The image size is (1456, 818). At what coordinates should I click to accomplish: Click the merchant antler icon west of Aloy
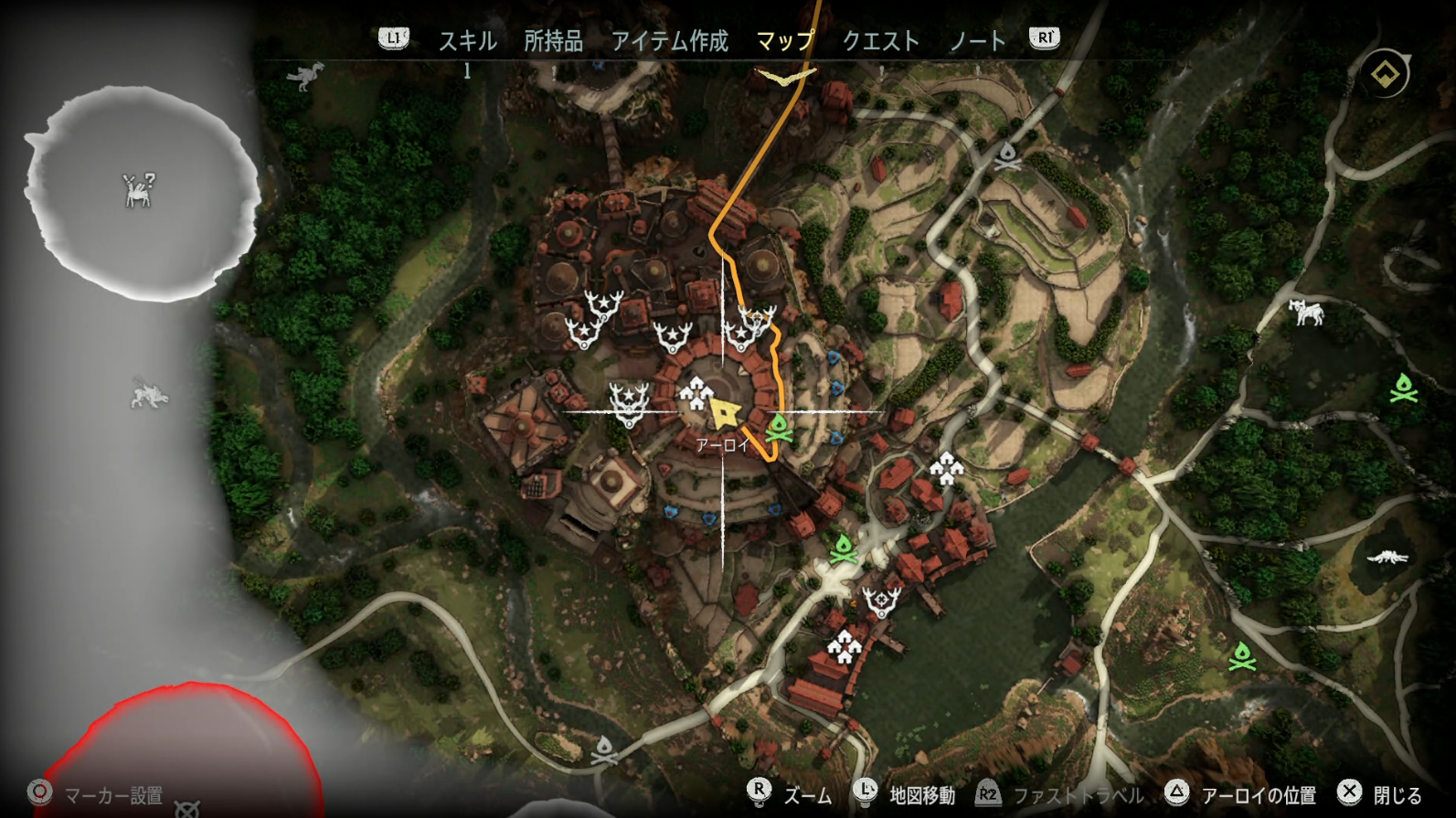click(x=629, y=404)
